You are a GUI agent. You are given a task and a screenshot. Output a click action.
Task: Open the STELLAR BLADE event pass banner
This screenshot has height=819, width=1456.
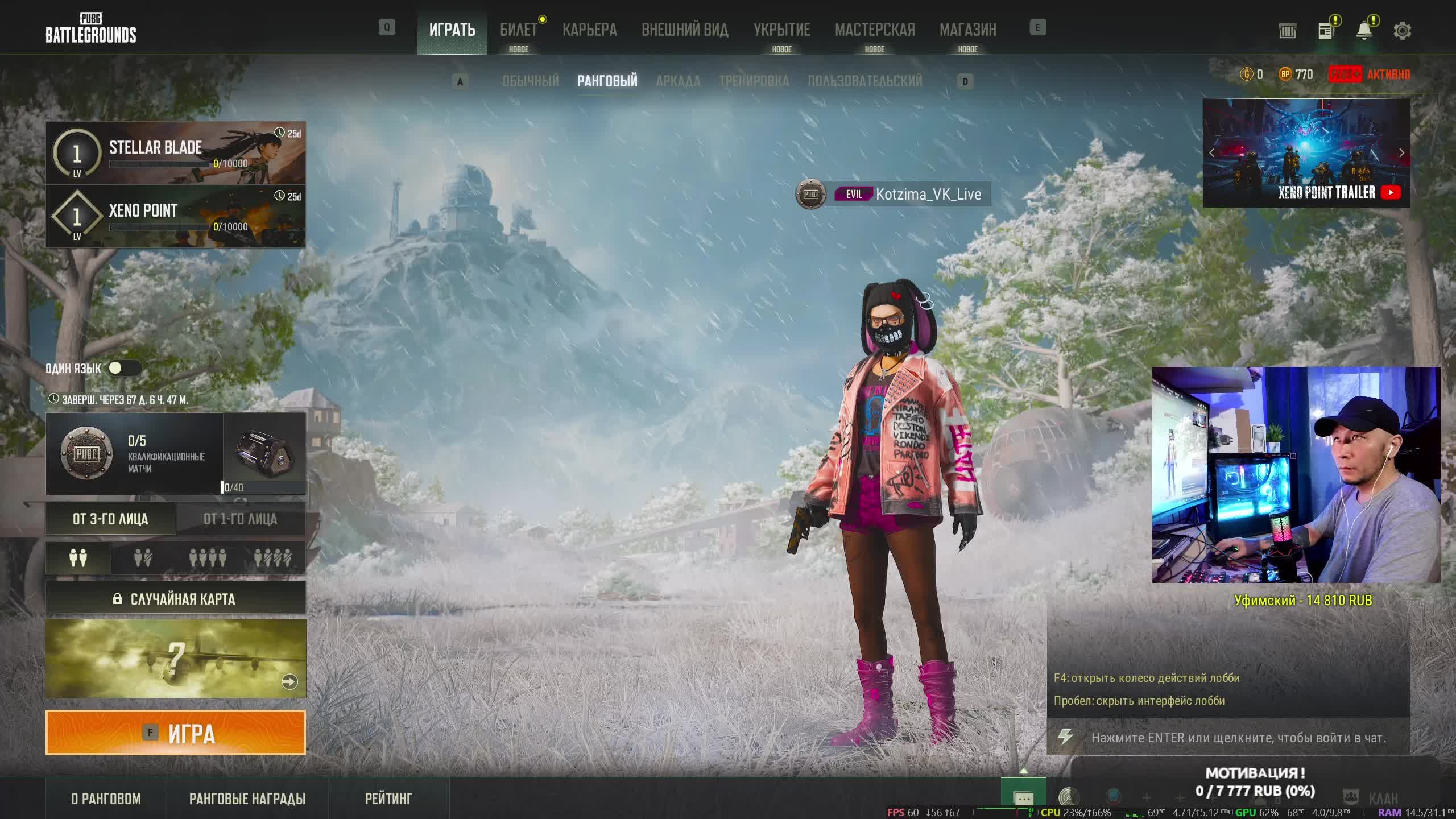point(175,152)
